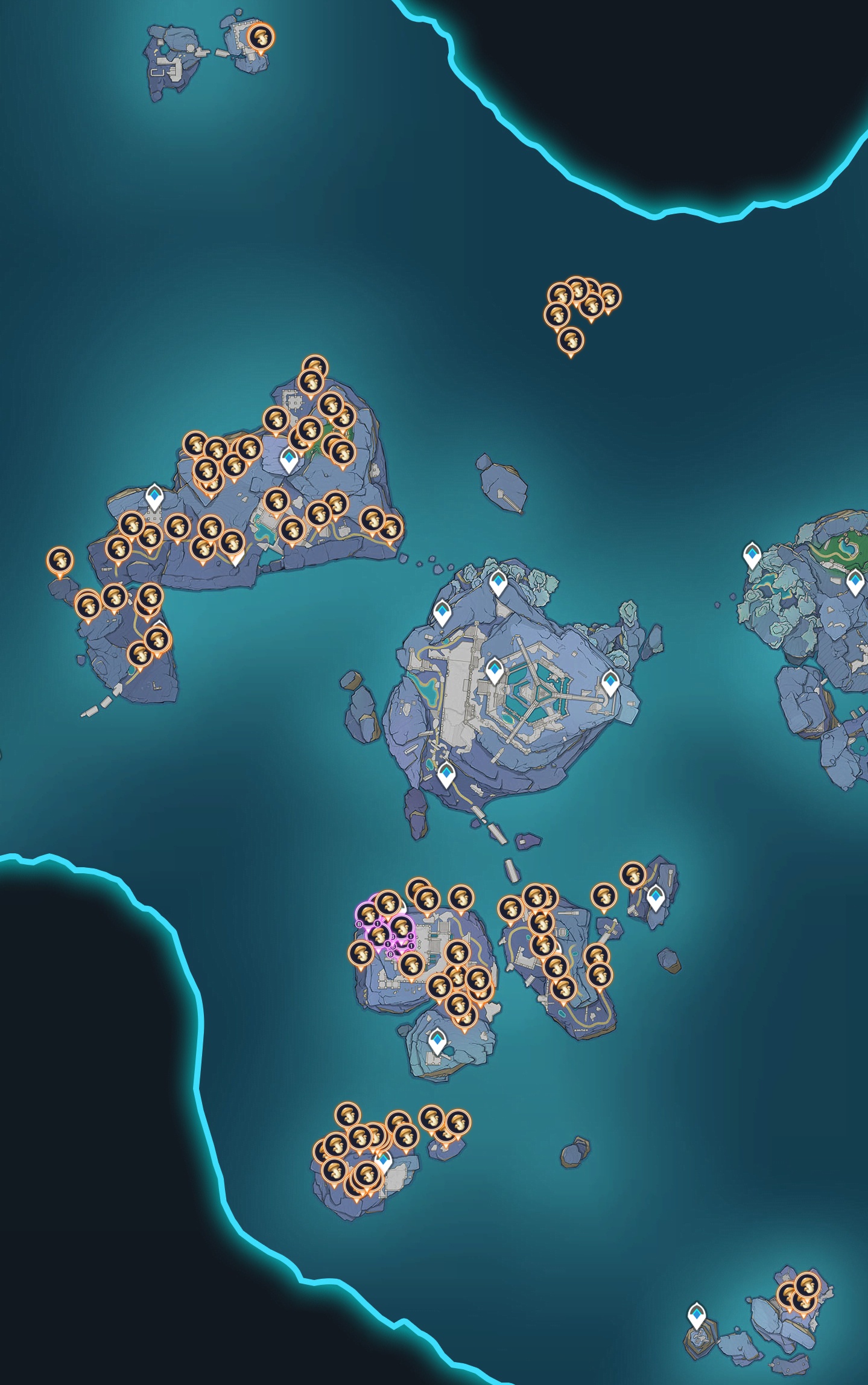
Task: Click the isolated mushroom marker west of the large northwestern island
Action: [x=60, y=561]
